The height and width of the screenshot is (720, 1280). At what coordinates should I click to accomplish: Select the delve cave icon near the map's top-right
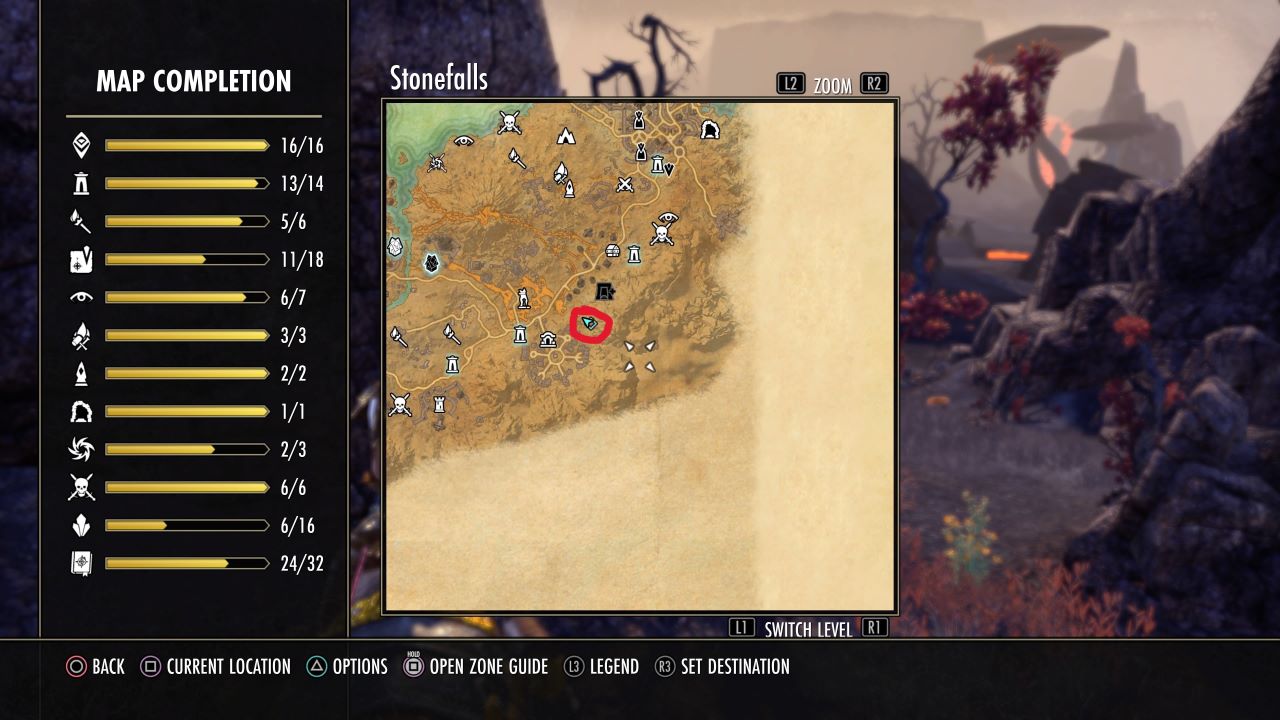coord(712,128)
